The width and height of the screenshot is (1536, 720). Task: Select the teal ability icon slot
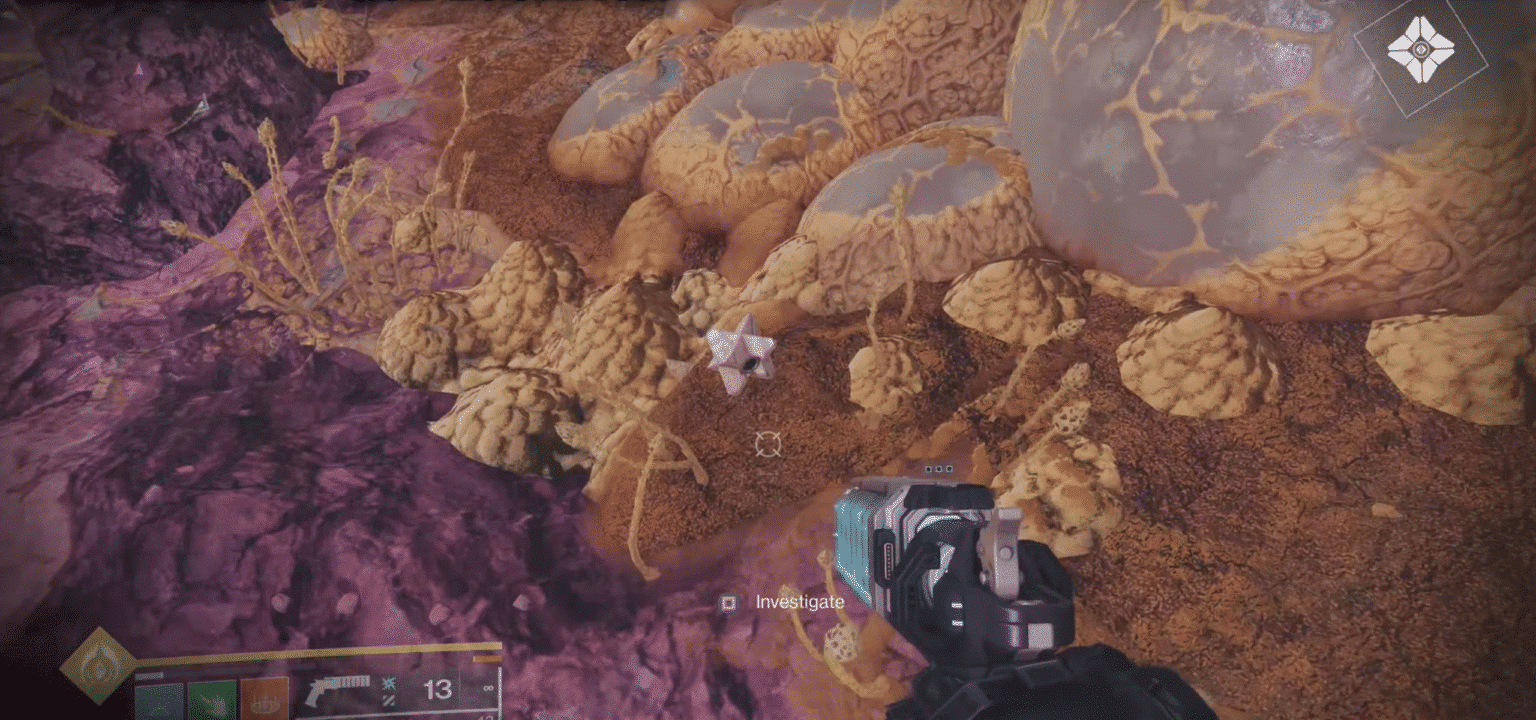click(159, 700)
